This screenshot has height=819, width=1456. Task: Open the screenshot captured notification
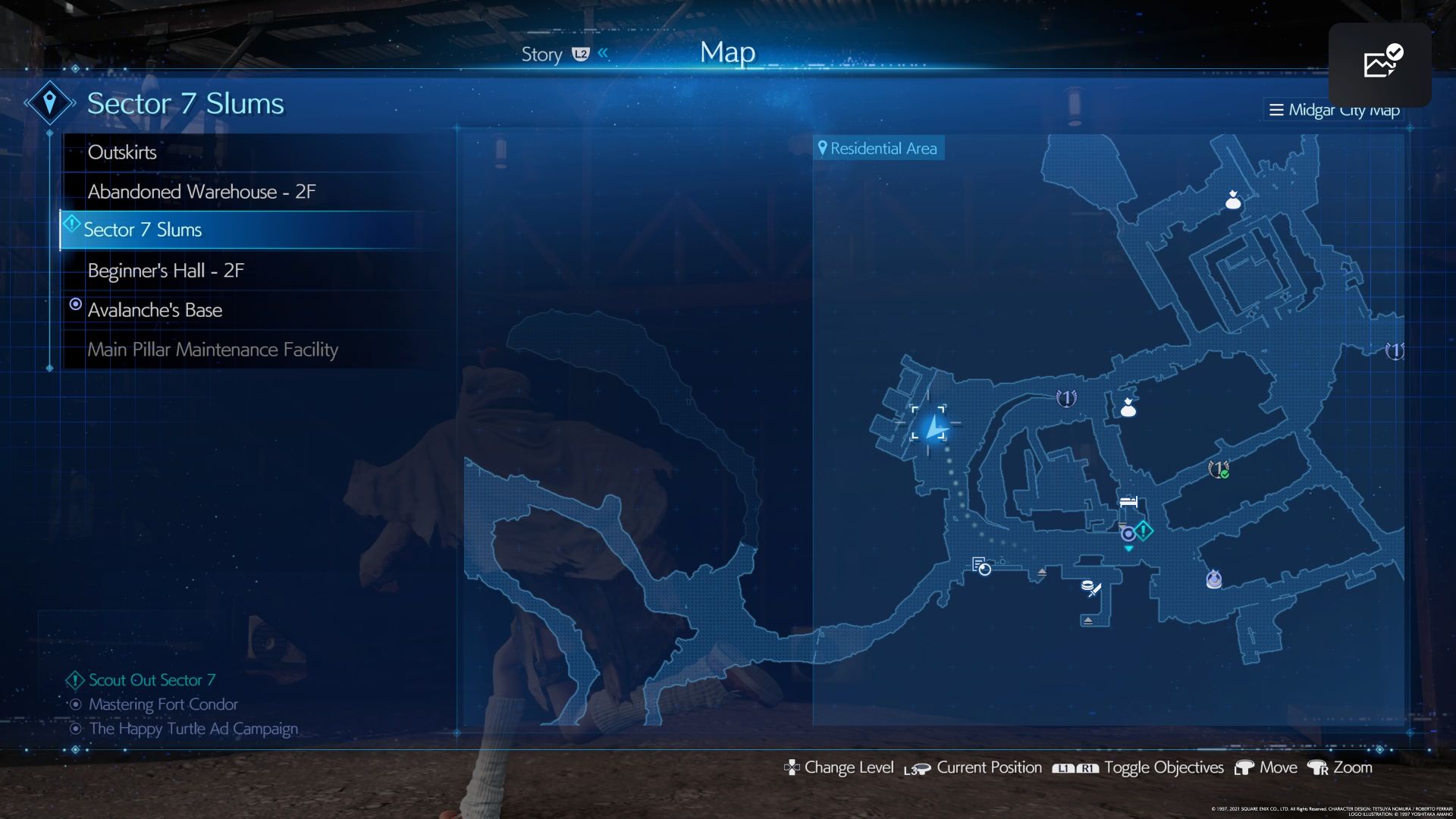pyautogui.click(x=1379, y=64)
